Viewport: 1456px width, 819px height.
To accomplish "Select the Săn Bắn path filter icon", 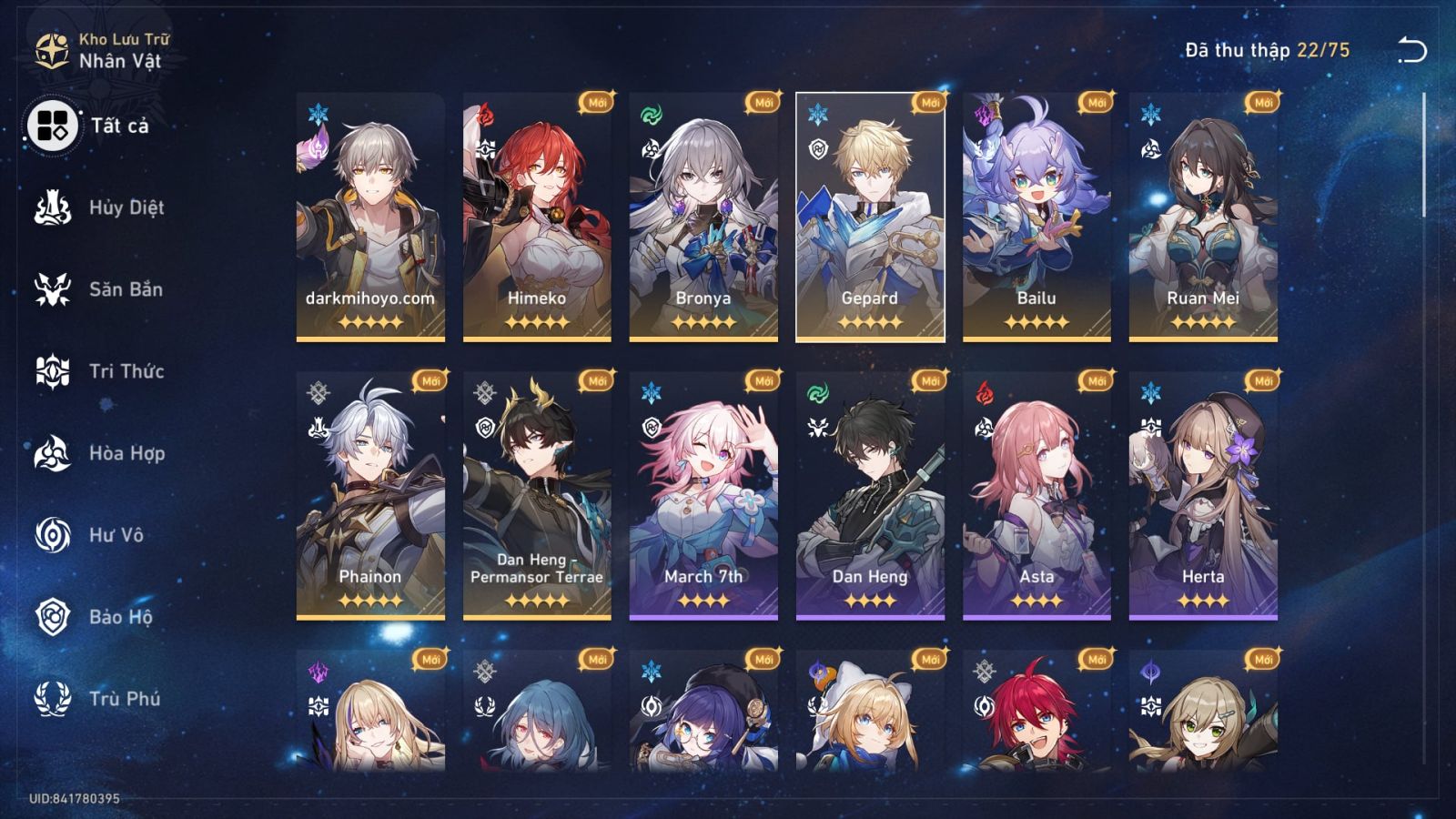I will pos(52,289).
